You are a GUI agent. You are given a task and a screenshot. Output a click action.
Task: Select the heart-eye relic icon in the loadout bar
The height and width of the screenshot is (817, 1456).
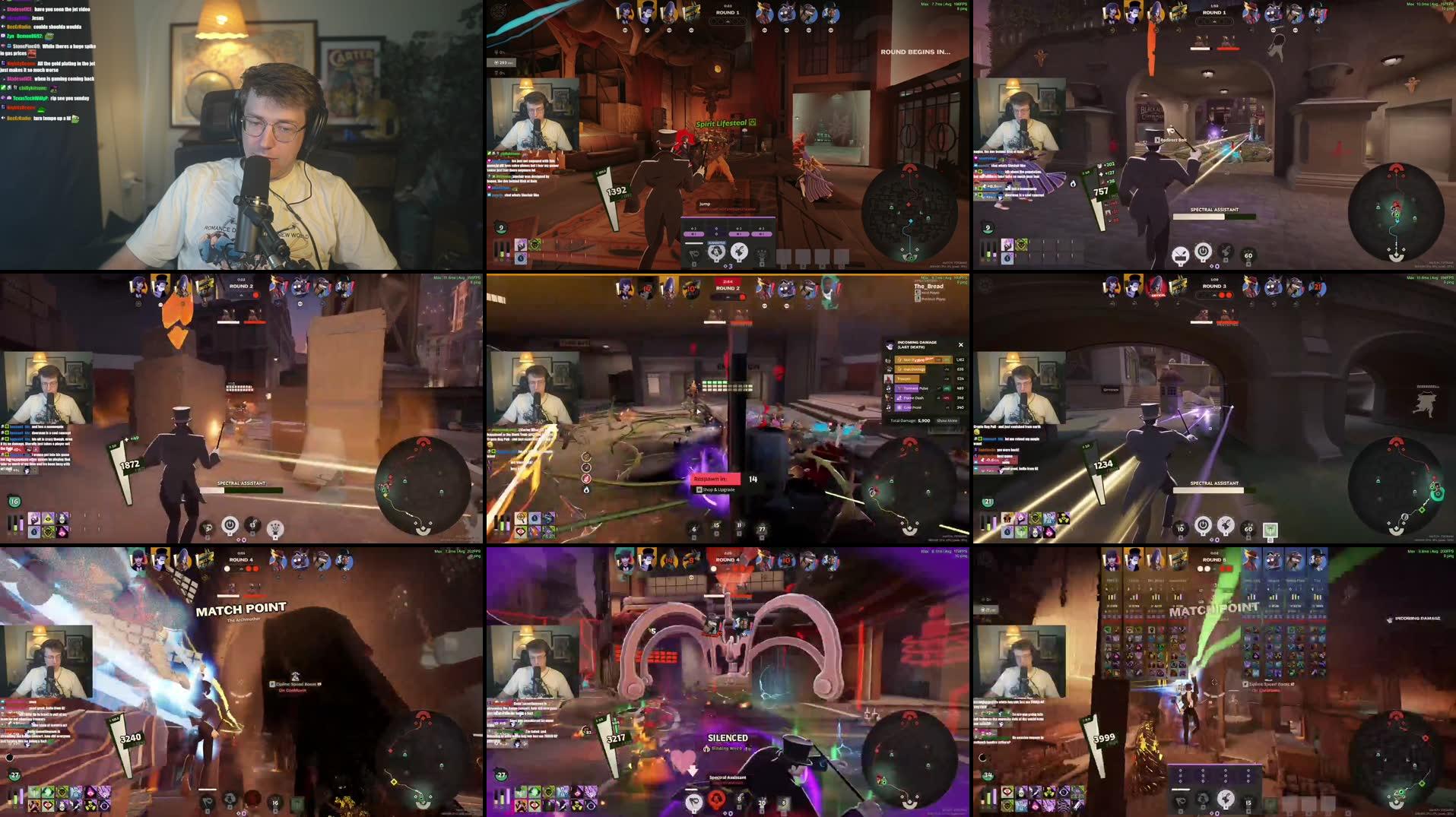point(521,530)
